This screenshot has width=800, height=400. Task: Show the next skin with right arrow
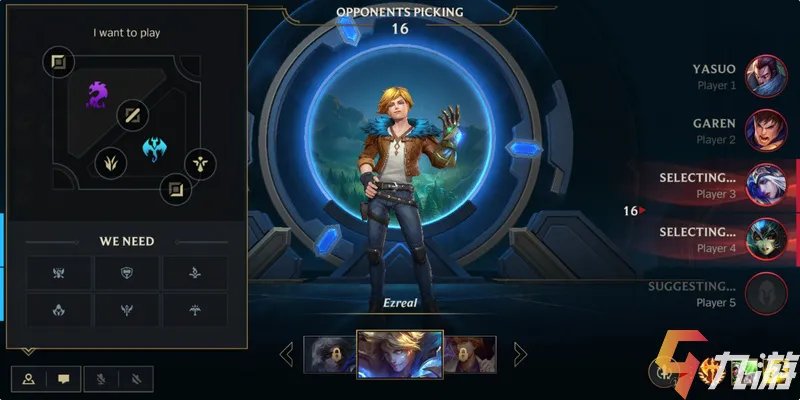520,353
